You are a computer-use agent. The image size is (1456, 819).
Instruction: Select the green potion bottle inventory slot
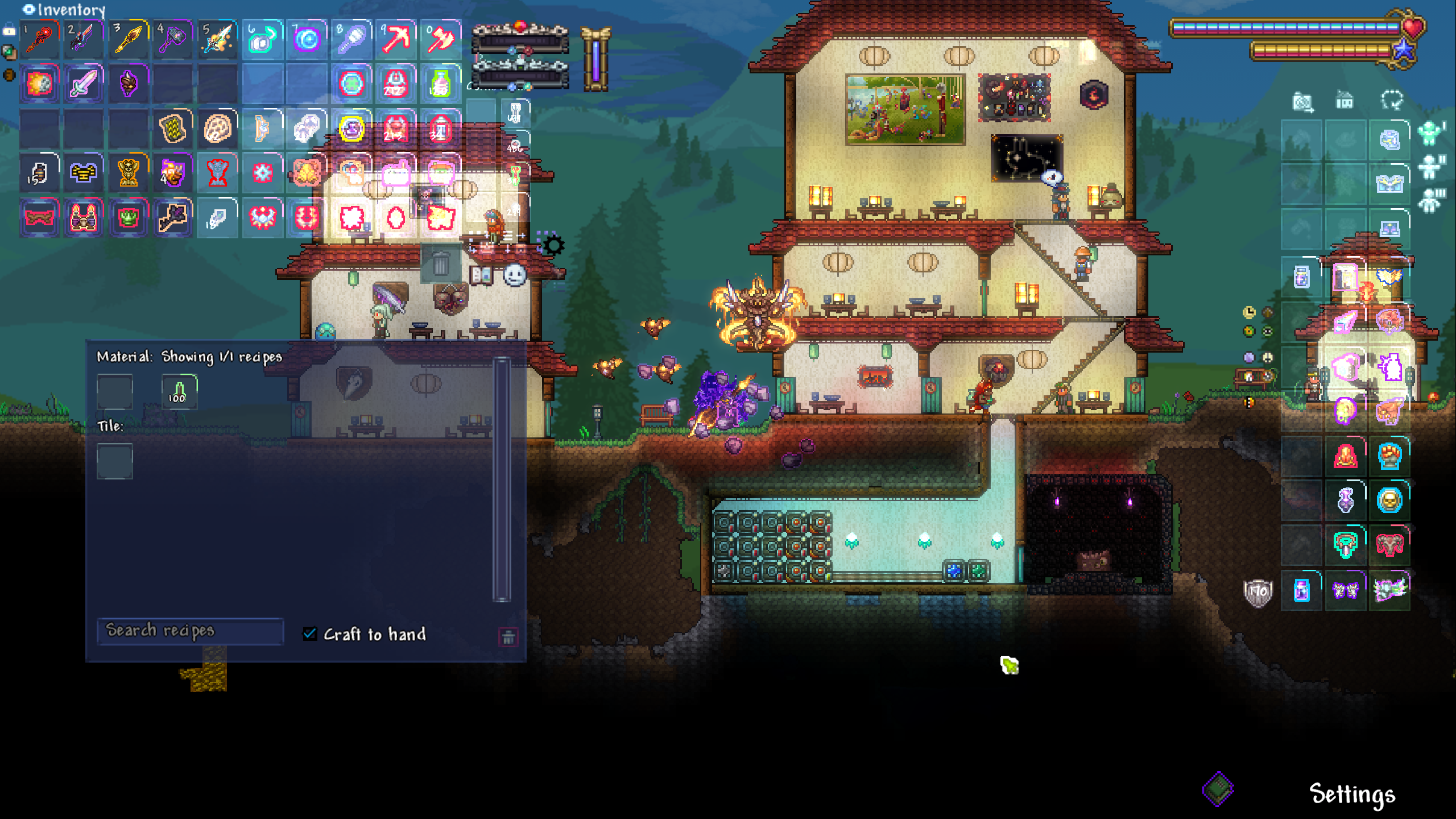pyautogui.click(x=440, y=84)
